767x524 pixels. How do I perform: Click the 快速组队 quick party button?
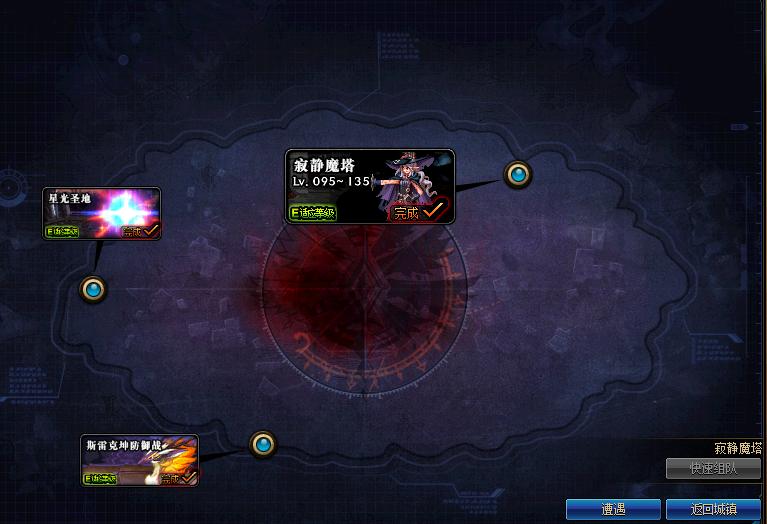click(x=713, y=469)
